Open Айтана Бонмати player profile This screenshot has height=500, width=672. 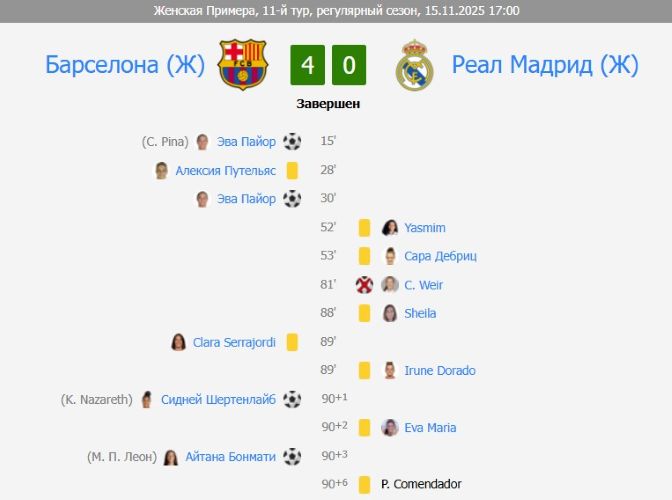[231, 457]
